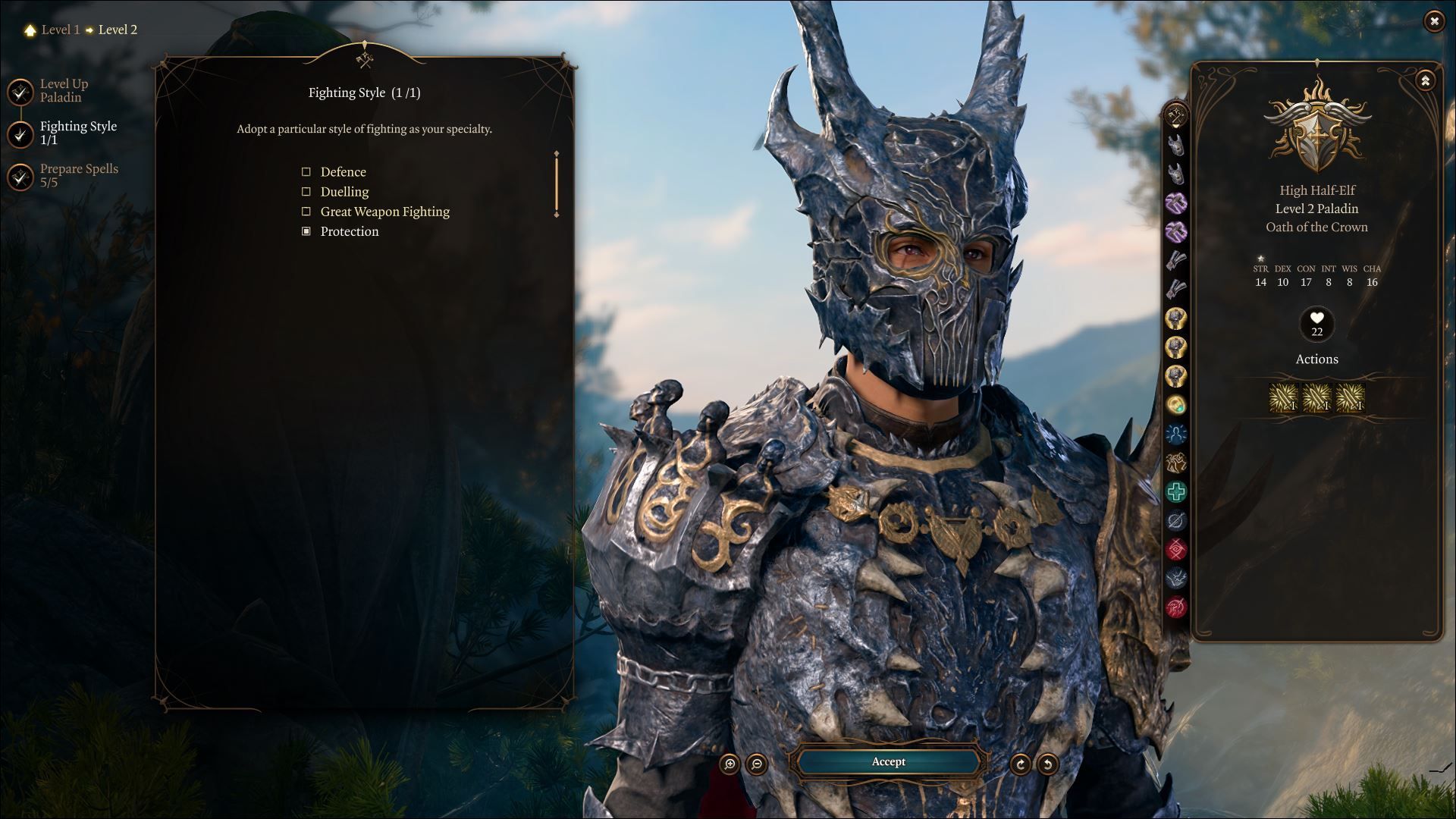Select the Defence fighting style

coord(306,172)
